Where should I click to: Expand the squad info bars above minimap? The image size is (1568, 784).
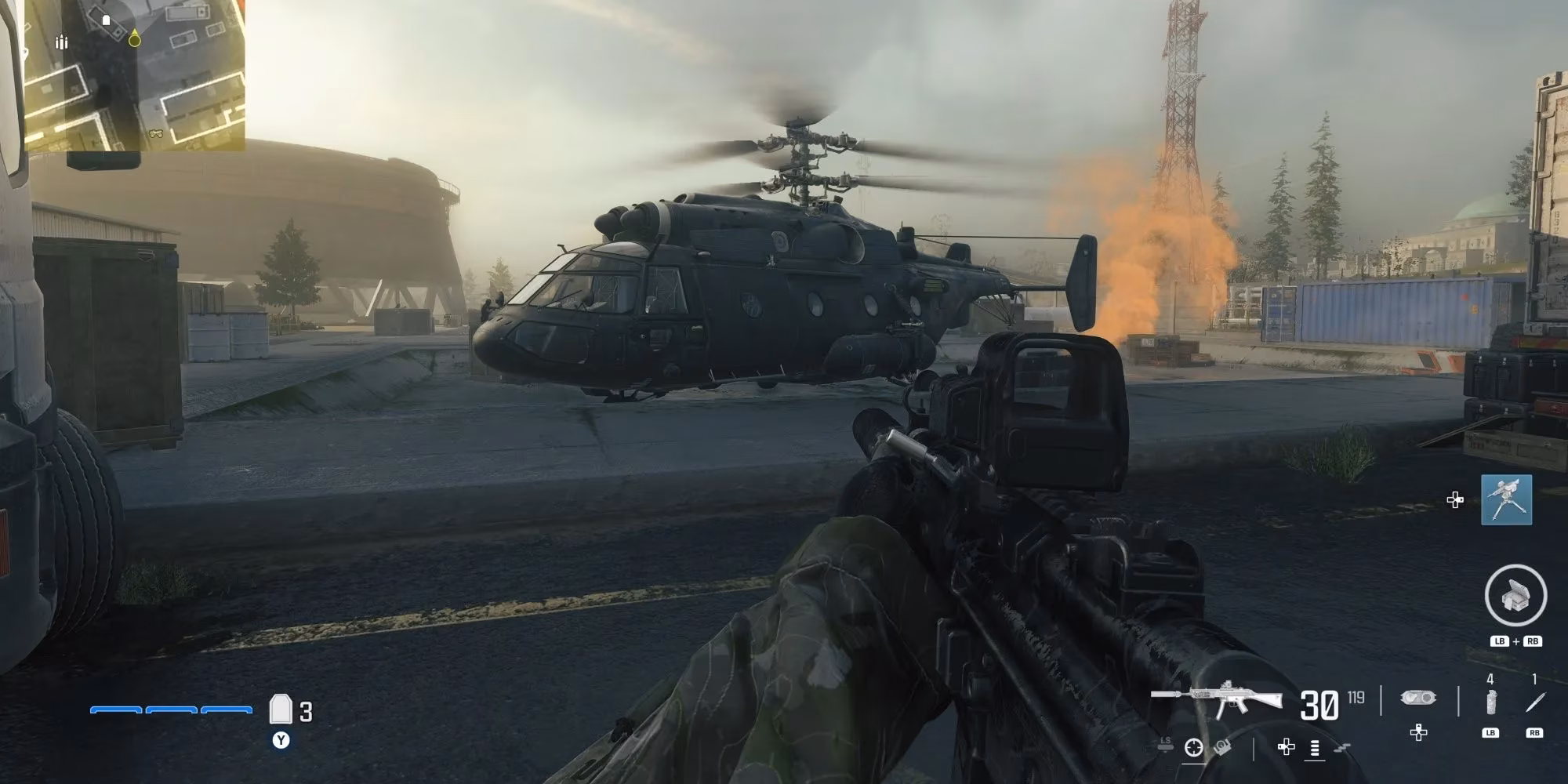coord(63,43)
